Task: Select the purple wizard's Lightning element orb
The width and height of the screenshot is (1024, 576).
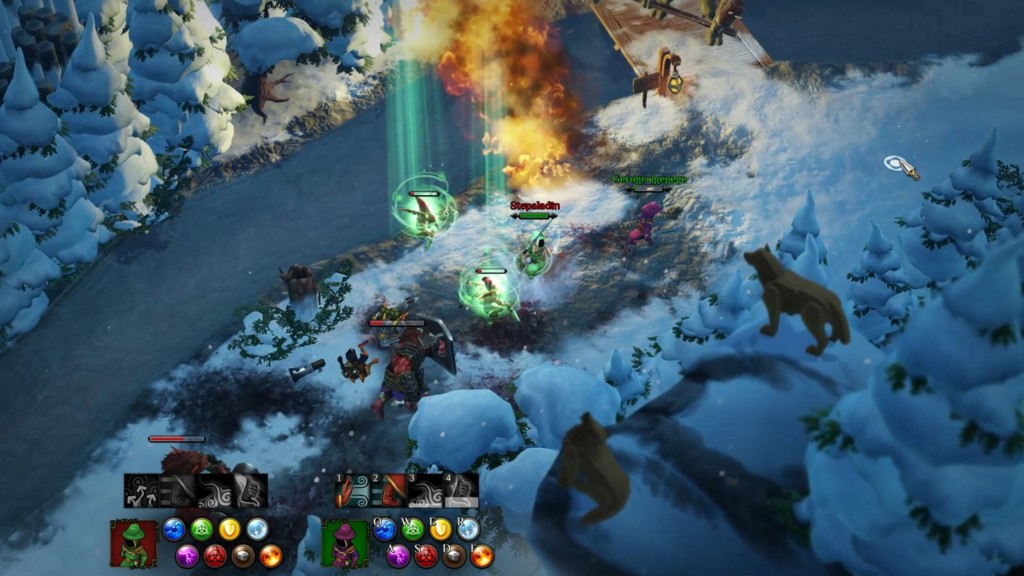Action: click(x=398, y=556)
